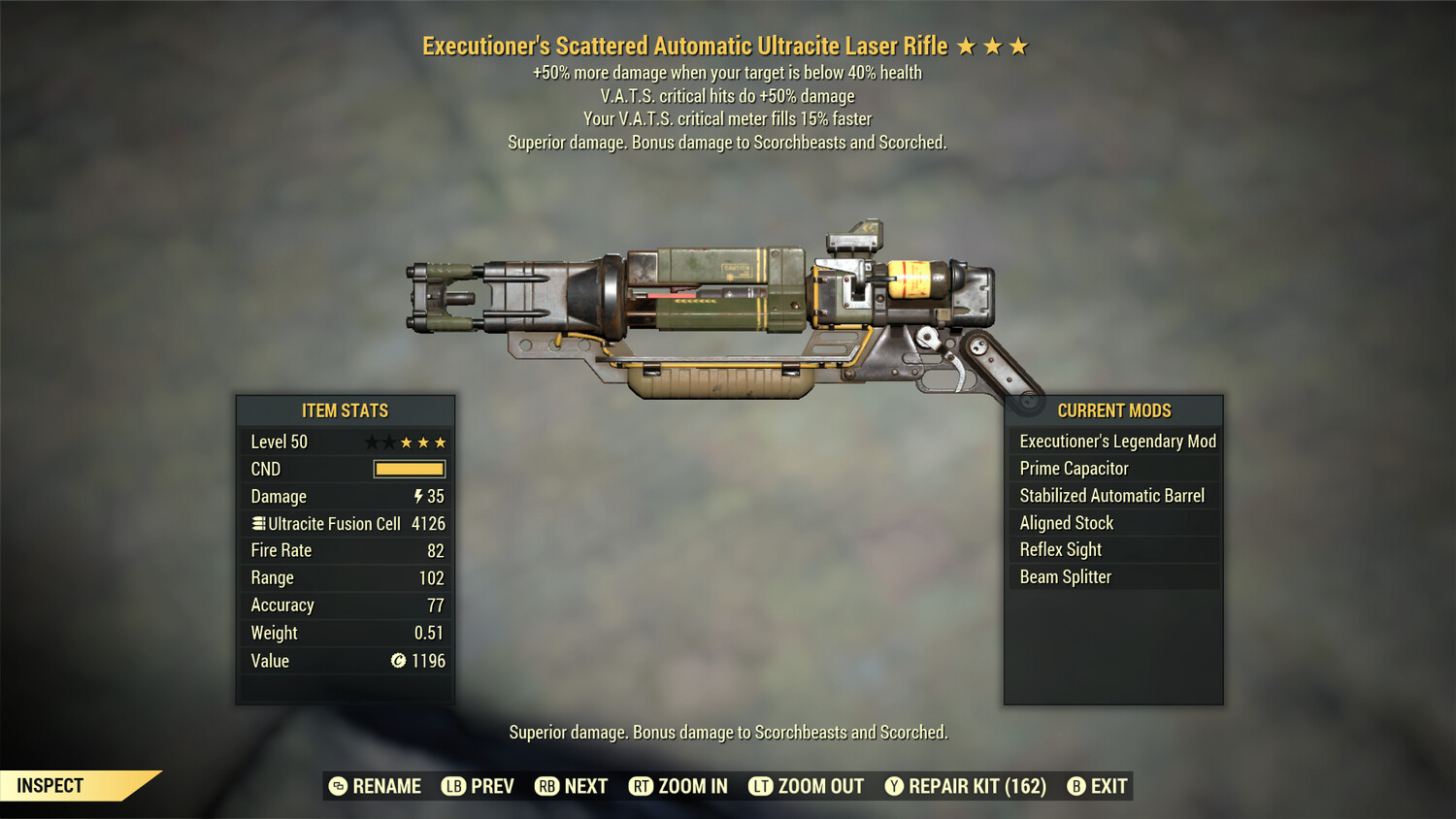The height and width of the screenshot is (819, 1456).
Task: Click the B Exit button glyph
Action: [x=1076, y=786]
